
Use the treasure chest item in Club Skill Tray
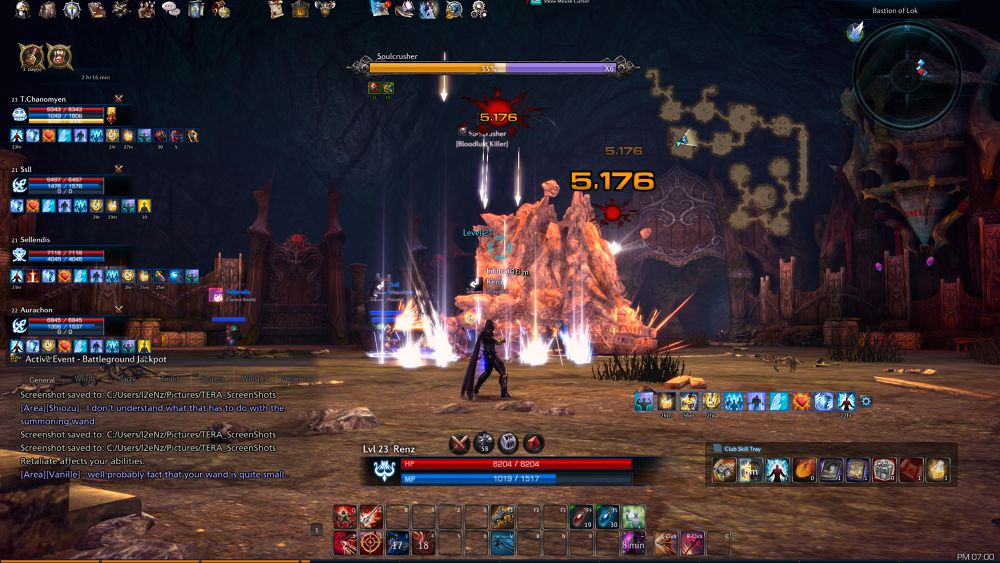[883, 470]
